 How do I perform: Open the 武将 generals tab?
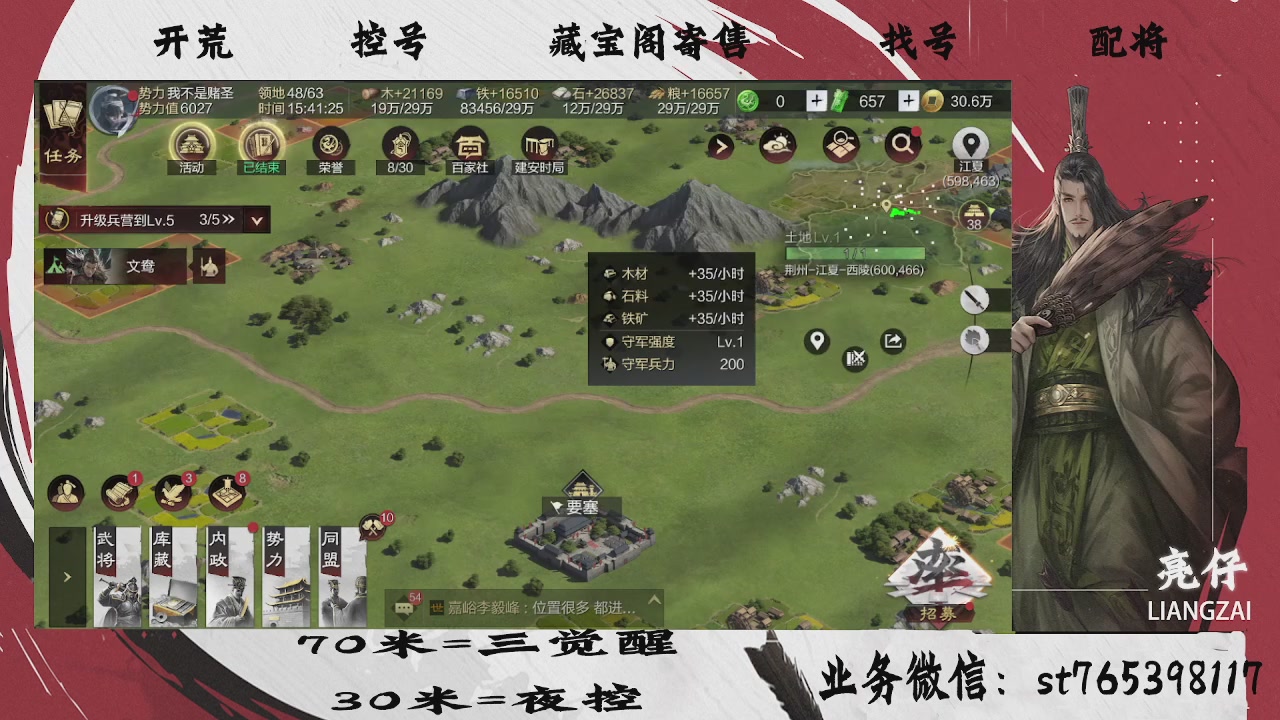(119, 575)
